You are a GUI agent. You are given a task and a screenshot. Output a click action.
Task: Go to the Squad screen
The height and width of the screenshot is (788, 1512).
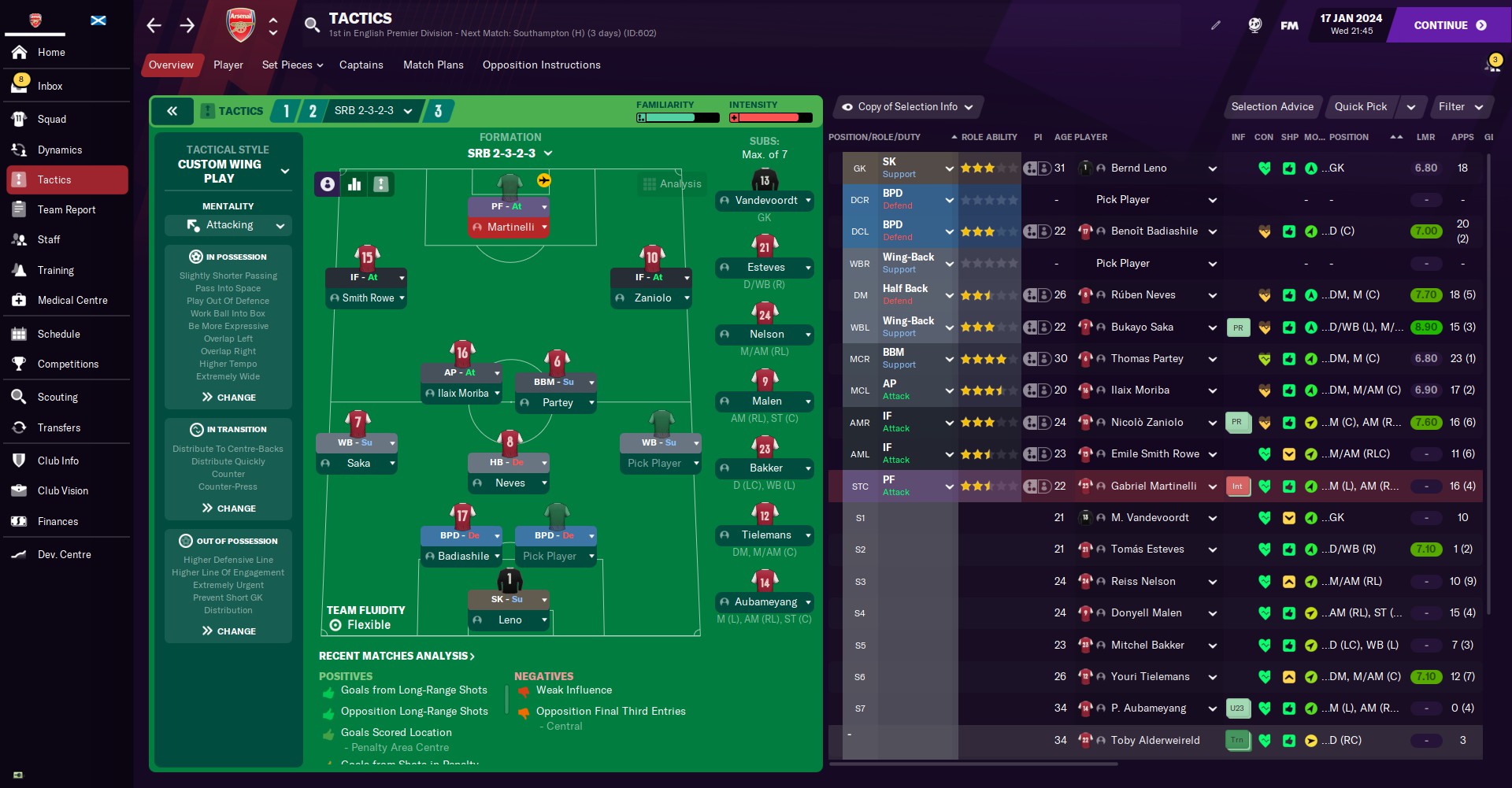click(52, 119)
